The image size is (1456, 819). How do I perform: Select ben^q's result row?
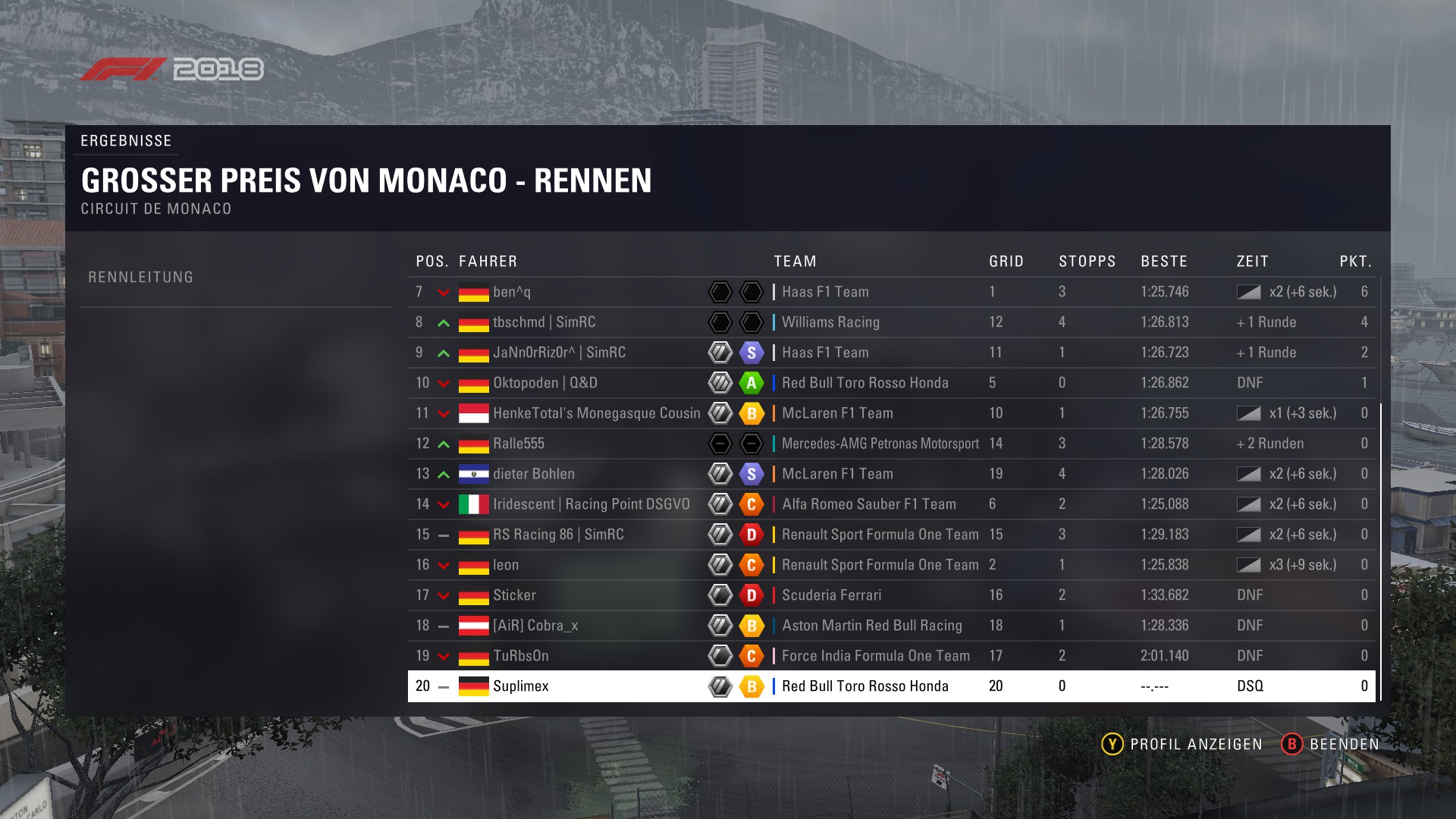512,292
